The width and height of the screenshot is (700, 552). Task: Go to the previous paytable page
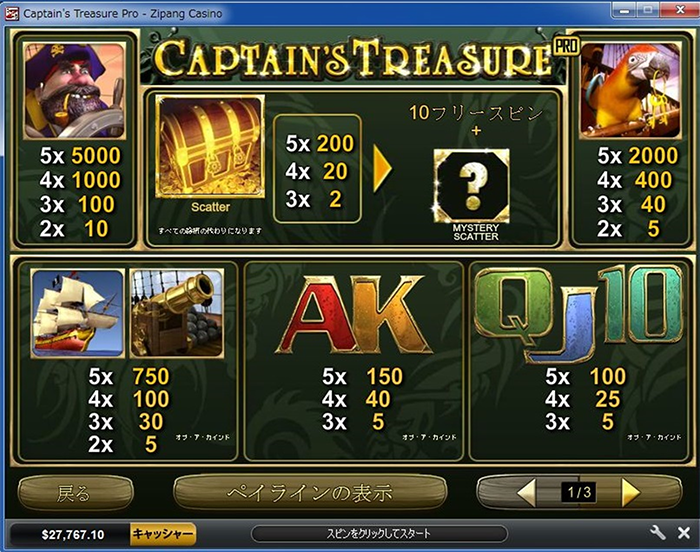(x=526, y=492)
